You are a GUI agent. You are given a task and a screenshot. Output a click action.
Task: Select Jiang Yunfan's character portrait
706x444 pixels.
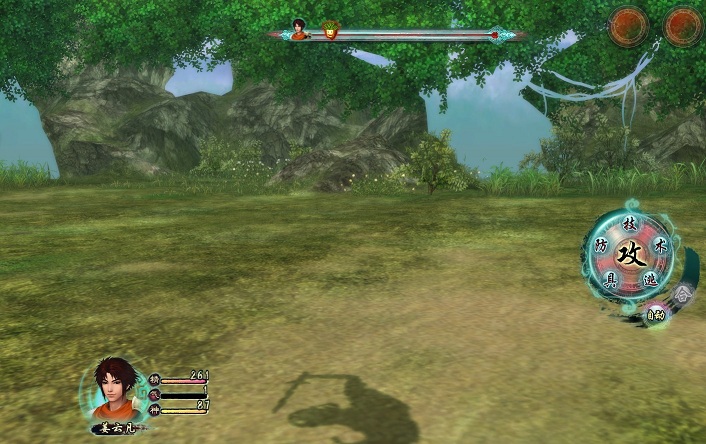coord(116,390)
